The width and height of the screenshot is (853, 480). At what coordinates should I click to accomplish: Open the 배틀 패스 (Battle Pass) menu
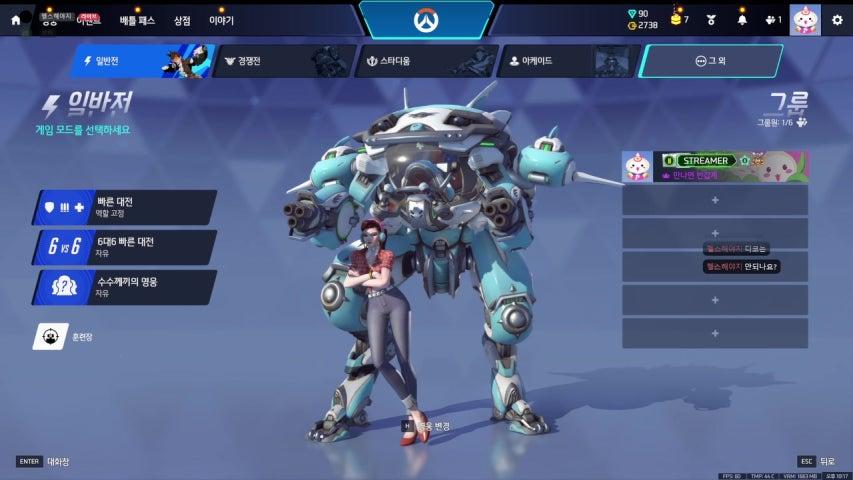[x=136, y=20]
